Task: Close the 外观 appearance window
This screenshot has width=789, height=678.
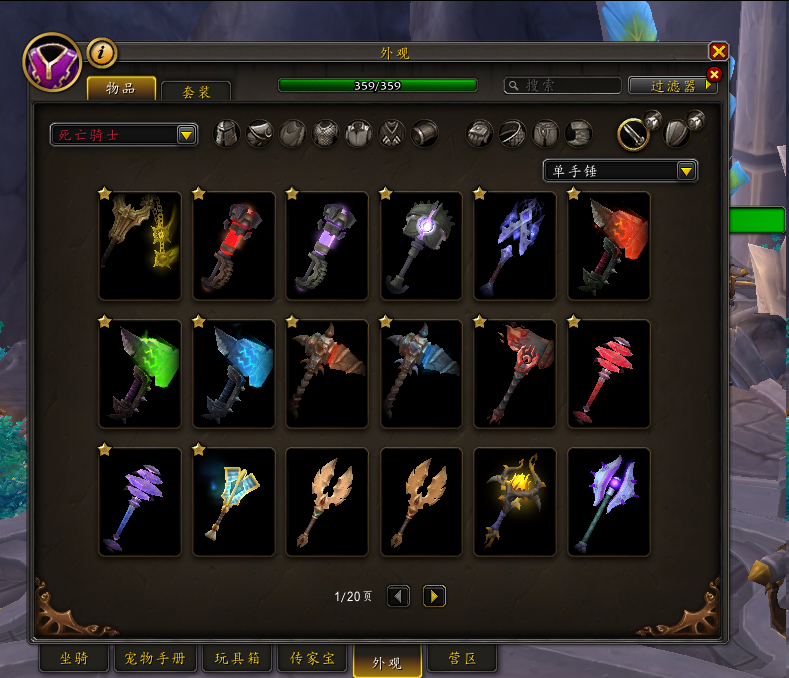Action: [718, 52]
